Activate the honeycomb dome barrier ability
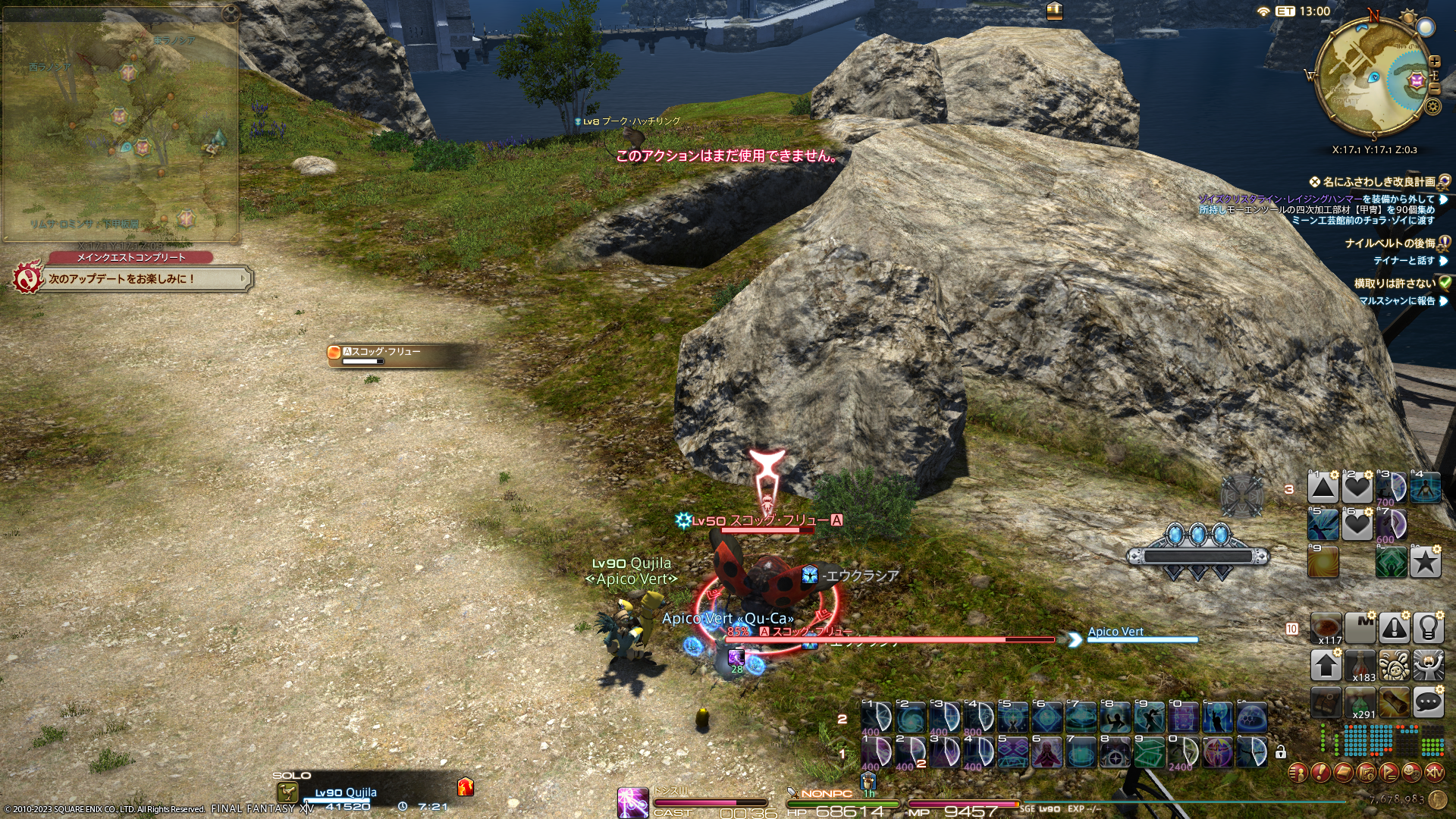 (1250, 717)
